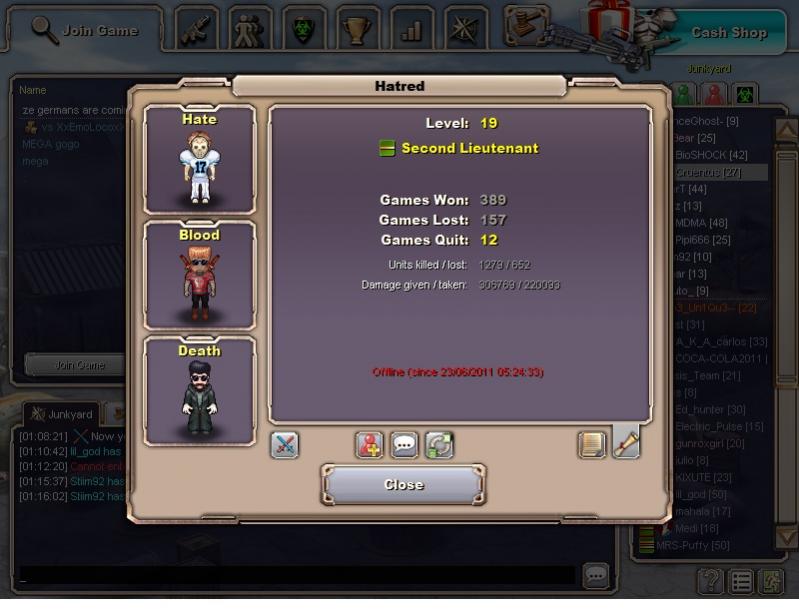Screen dimensions: 799x613
Task: Open the notepad page icon
Action: (592, 445)
